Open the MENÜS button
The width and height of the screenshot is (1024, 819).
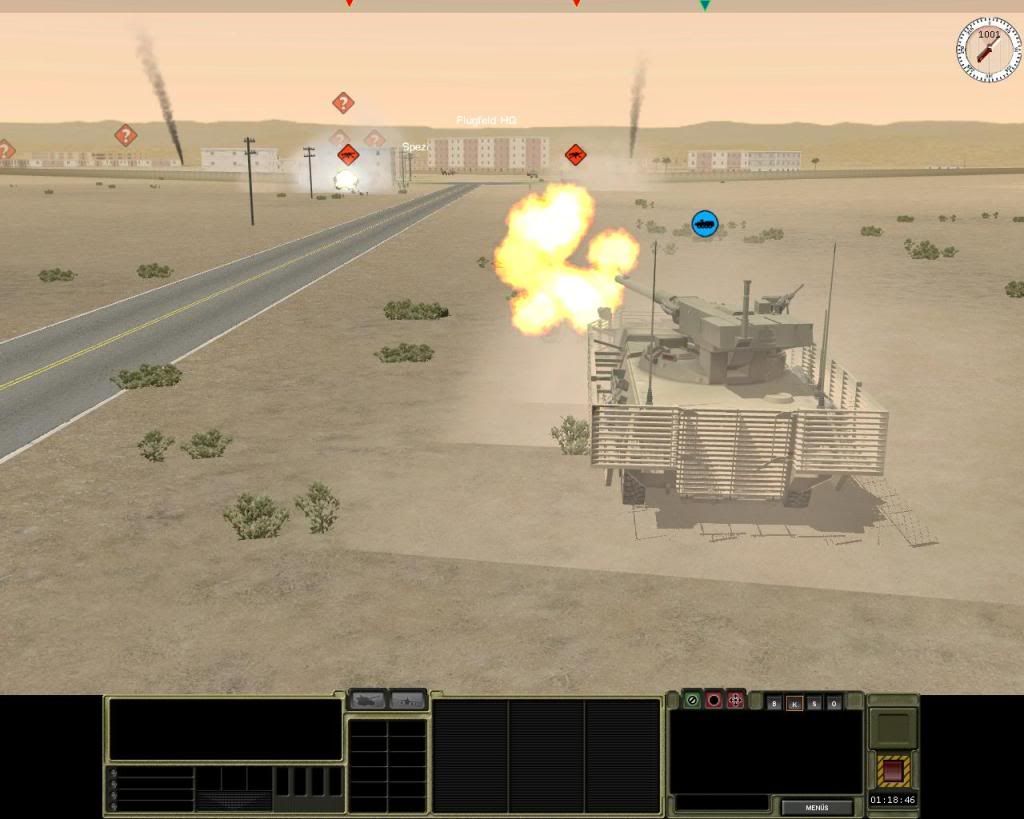[x=817, y=807]
